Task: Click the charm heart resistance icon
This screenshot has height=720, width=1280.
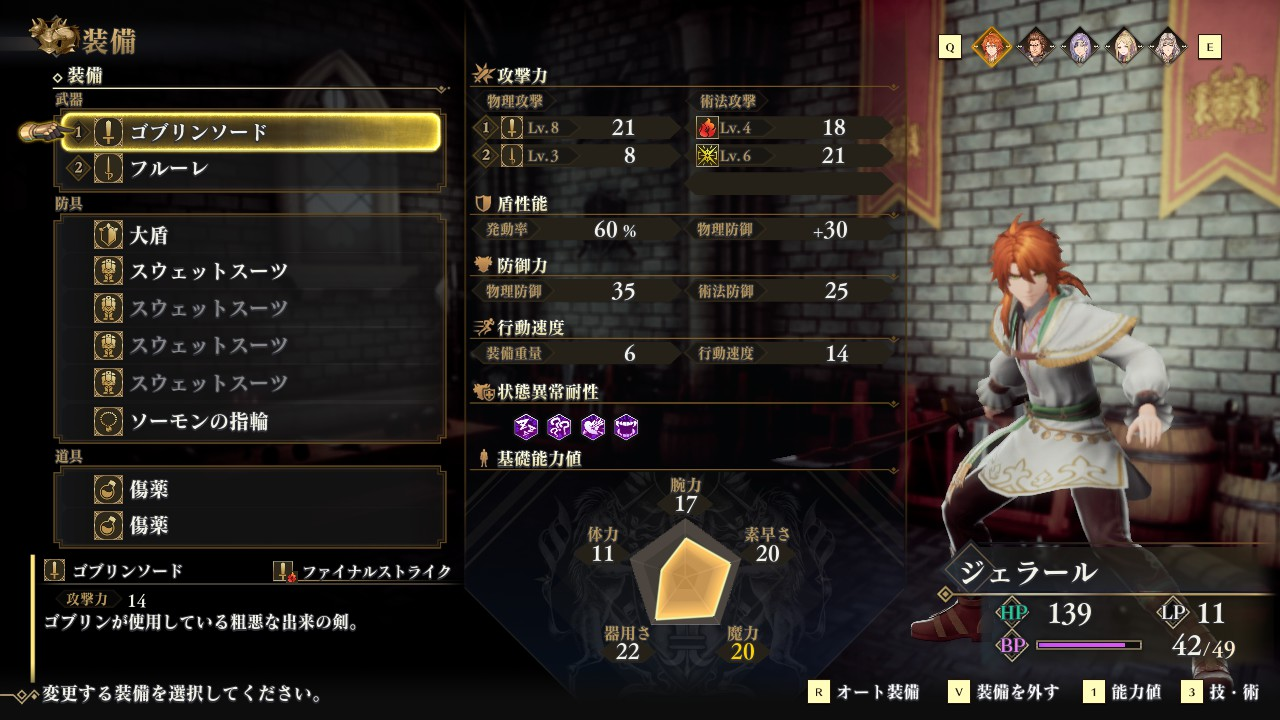Action: [593, 427]
